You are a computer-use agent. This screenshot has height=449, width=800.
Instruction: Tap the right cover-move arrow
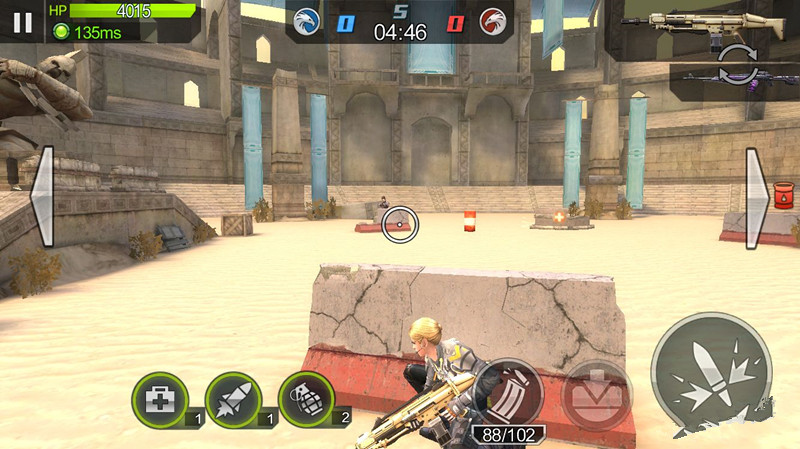click(757, 198)
